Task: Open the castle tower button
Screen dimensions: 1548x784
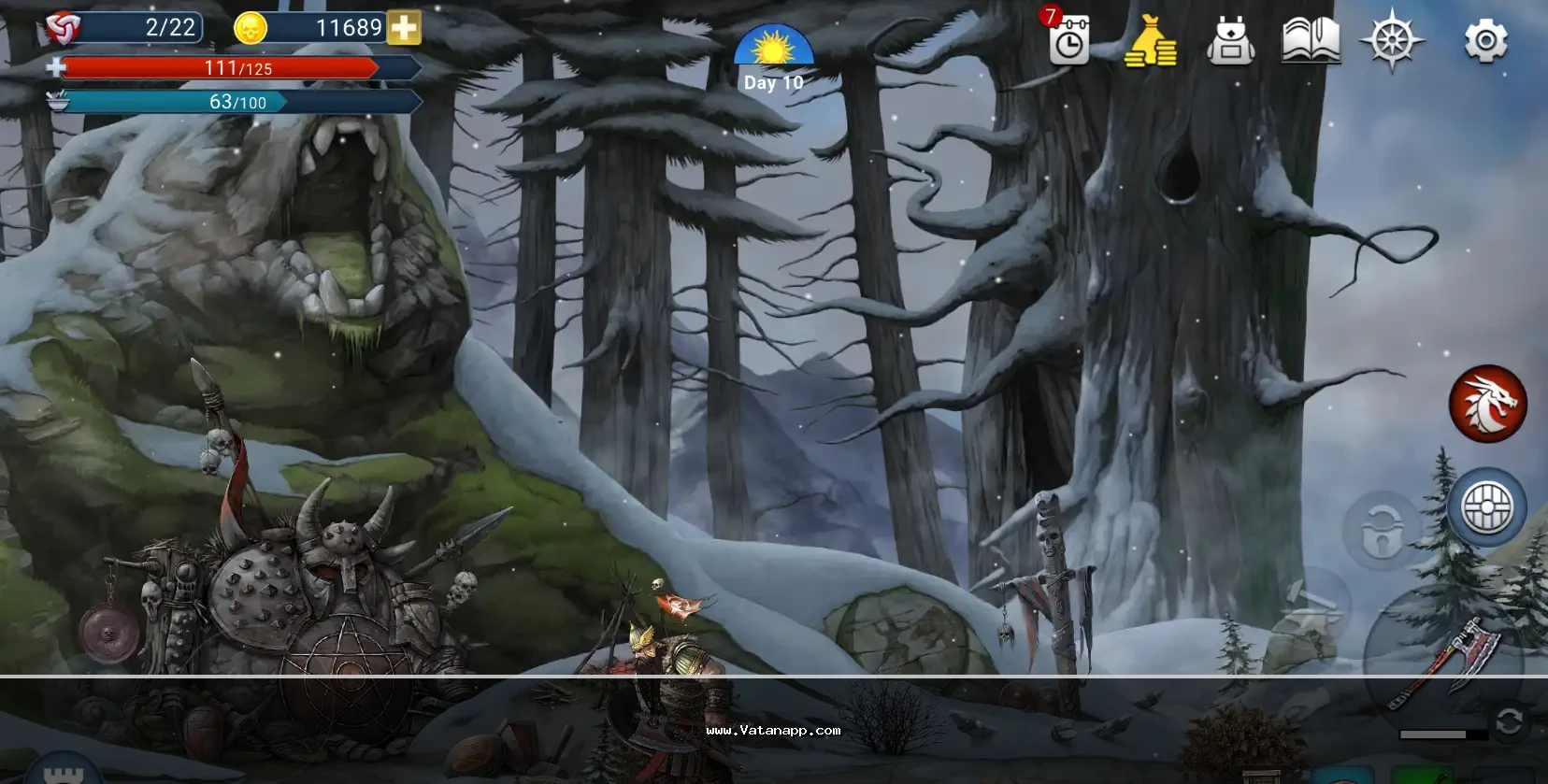Action: click(63, 772)
